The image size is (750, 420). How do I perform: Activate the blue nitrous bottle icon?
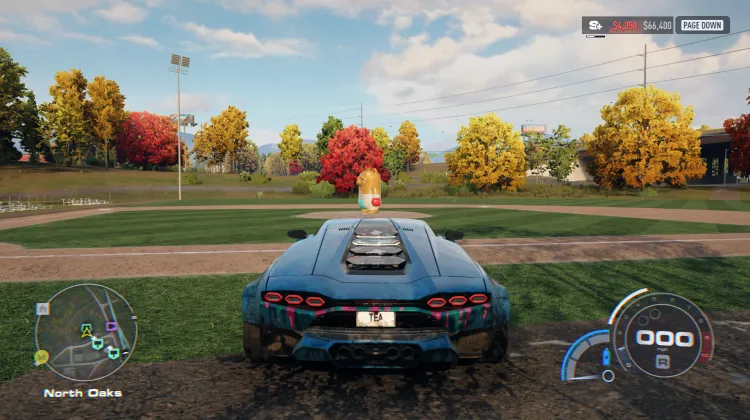tap(605, 357)
